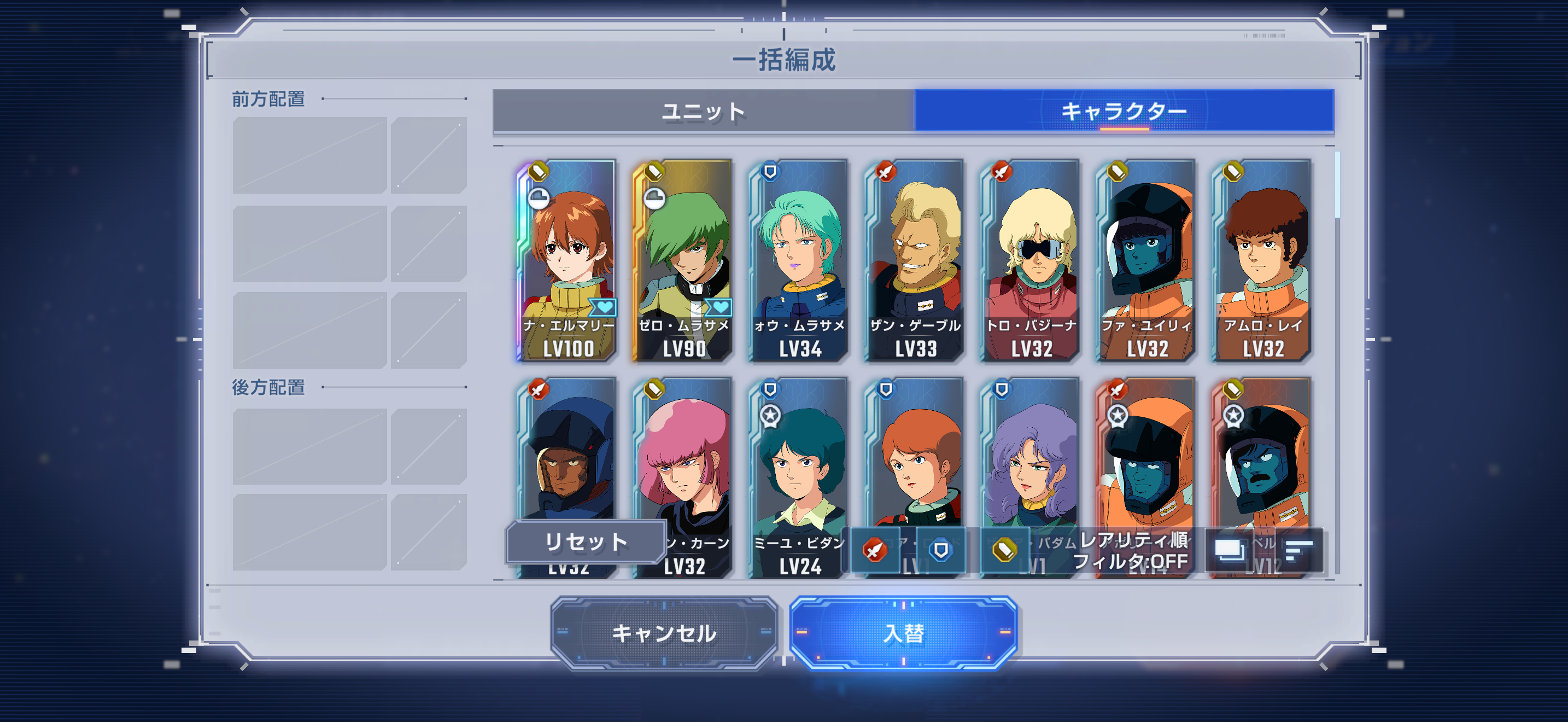Cancel with the キャンセル button

[664, 633]
